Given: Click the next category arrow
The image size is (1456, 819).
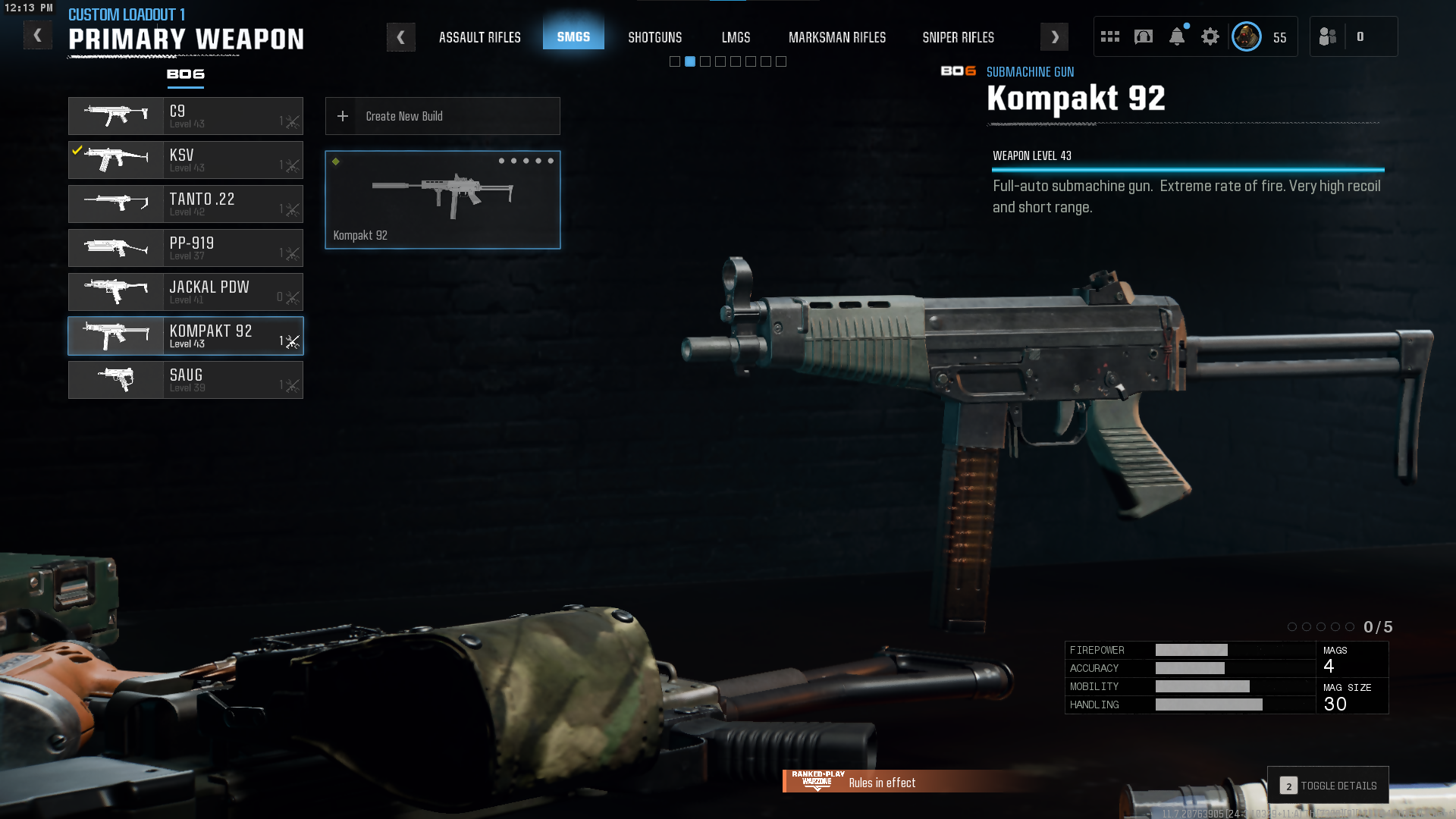Looking at the screenshot, I should pos(1054,37).
